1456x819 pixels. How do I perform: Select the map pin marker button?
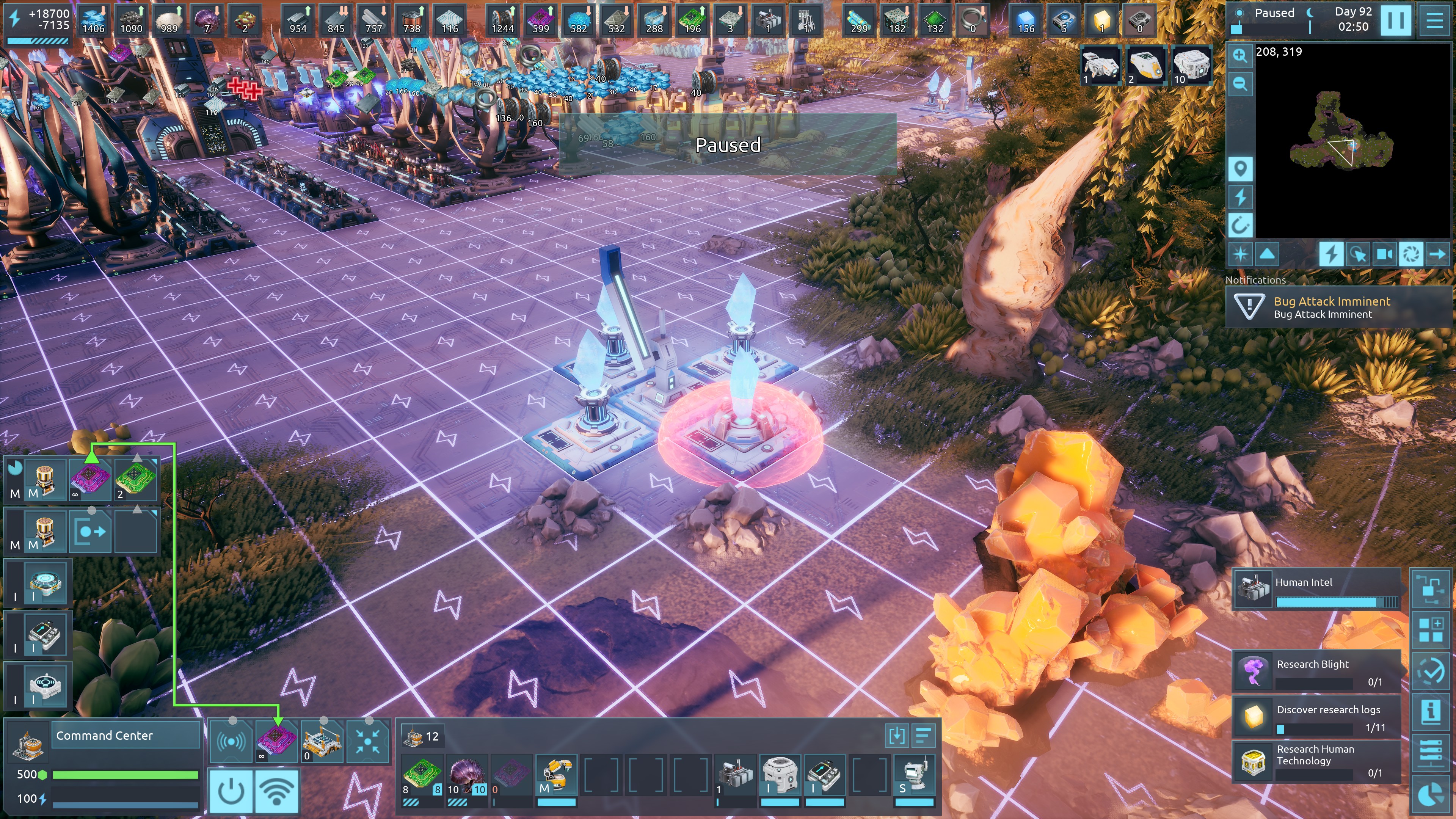1240,169
